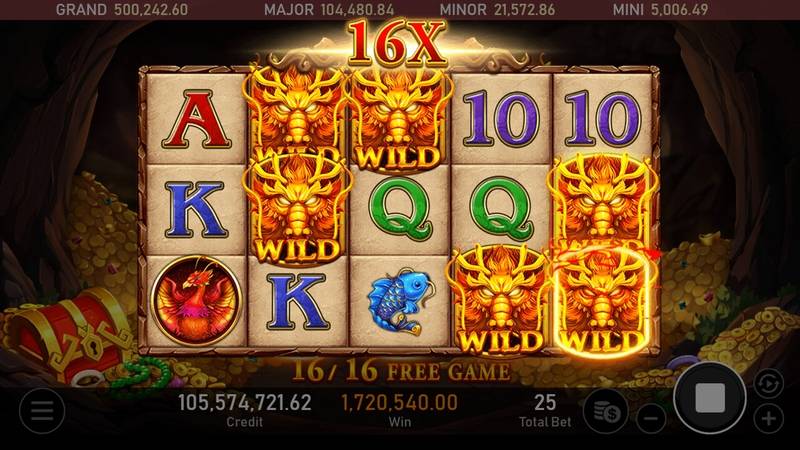Stop the spin with the square button
The image size is (800, 450).
[x=709, y=398]
